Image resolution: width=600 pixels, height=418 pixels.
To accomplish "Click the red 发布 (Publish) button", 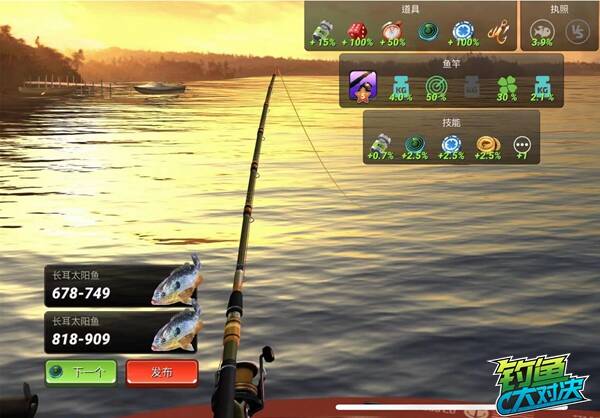I will (161, 372).
